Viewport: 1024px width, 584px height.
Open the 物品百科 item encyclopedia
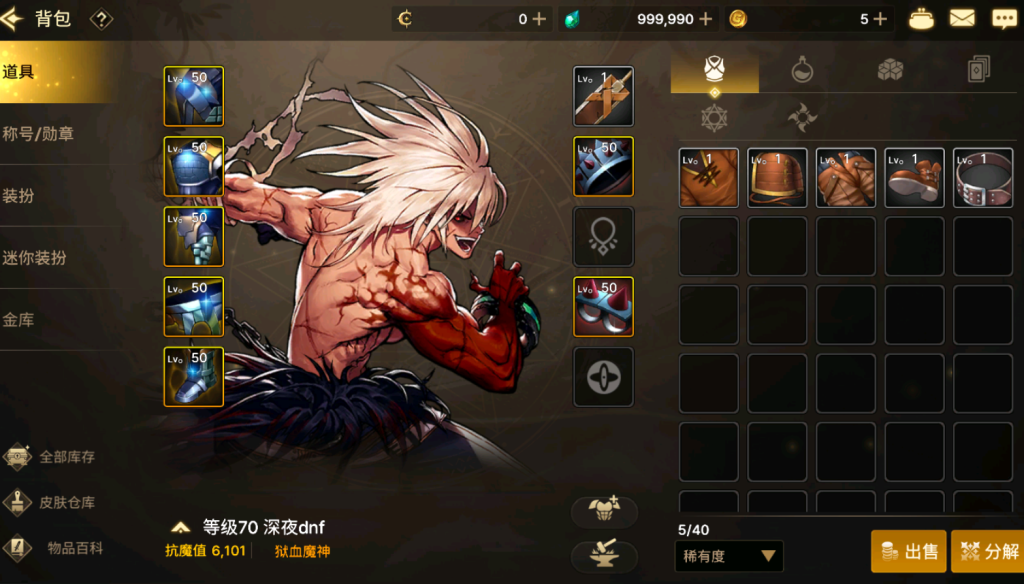point(74,547)
